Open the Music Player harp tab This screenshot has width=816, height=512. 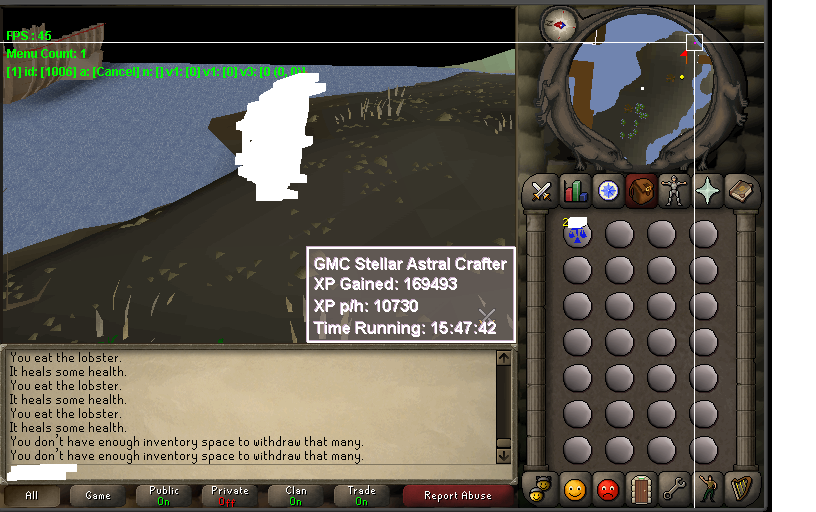[x=741, y=489]
